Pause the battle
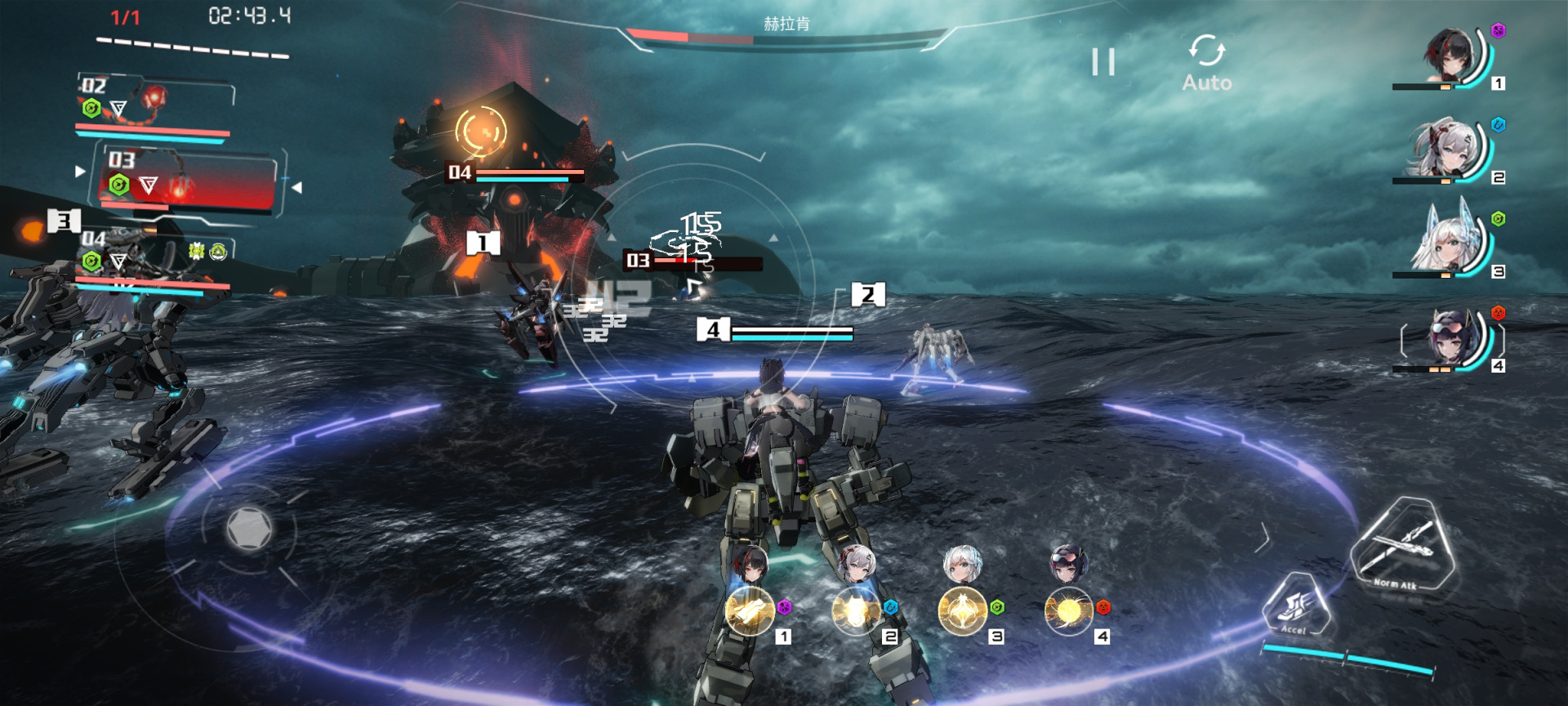This screenshot has width=1568, height=706. (1103, 62)
